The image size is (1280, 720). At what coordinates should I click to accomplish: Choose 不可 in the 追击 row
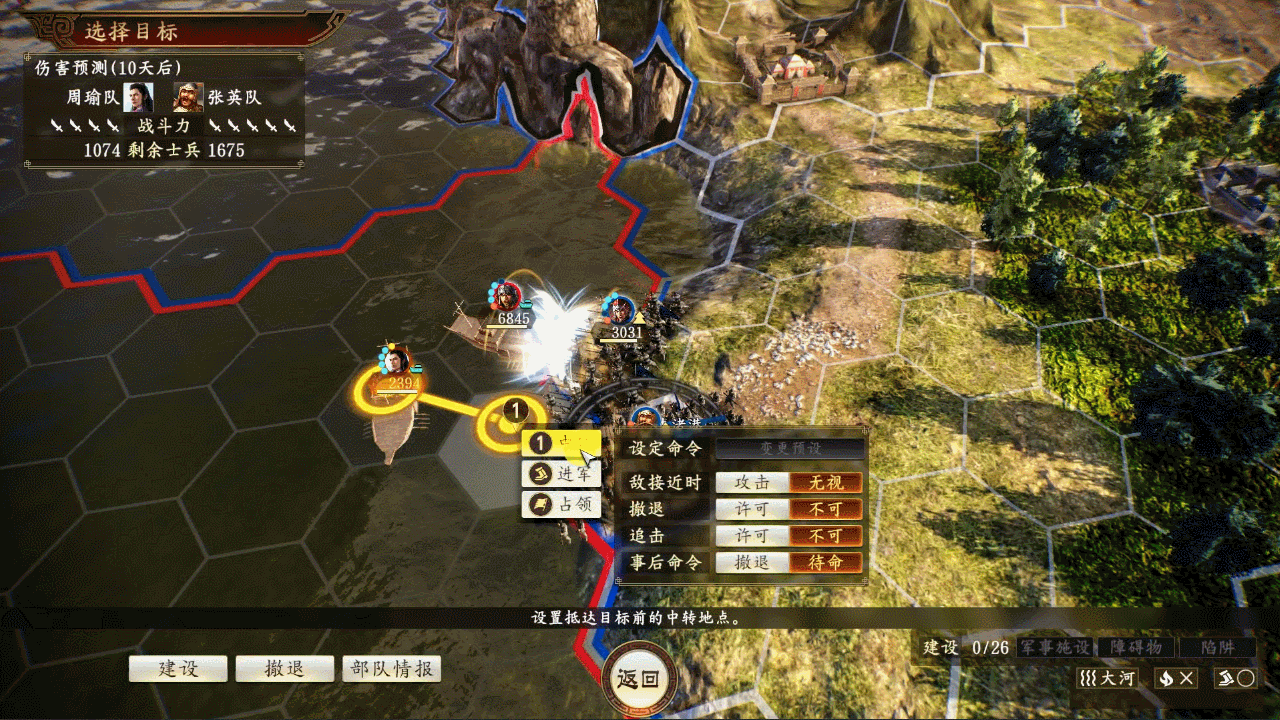coord(826,536)
